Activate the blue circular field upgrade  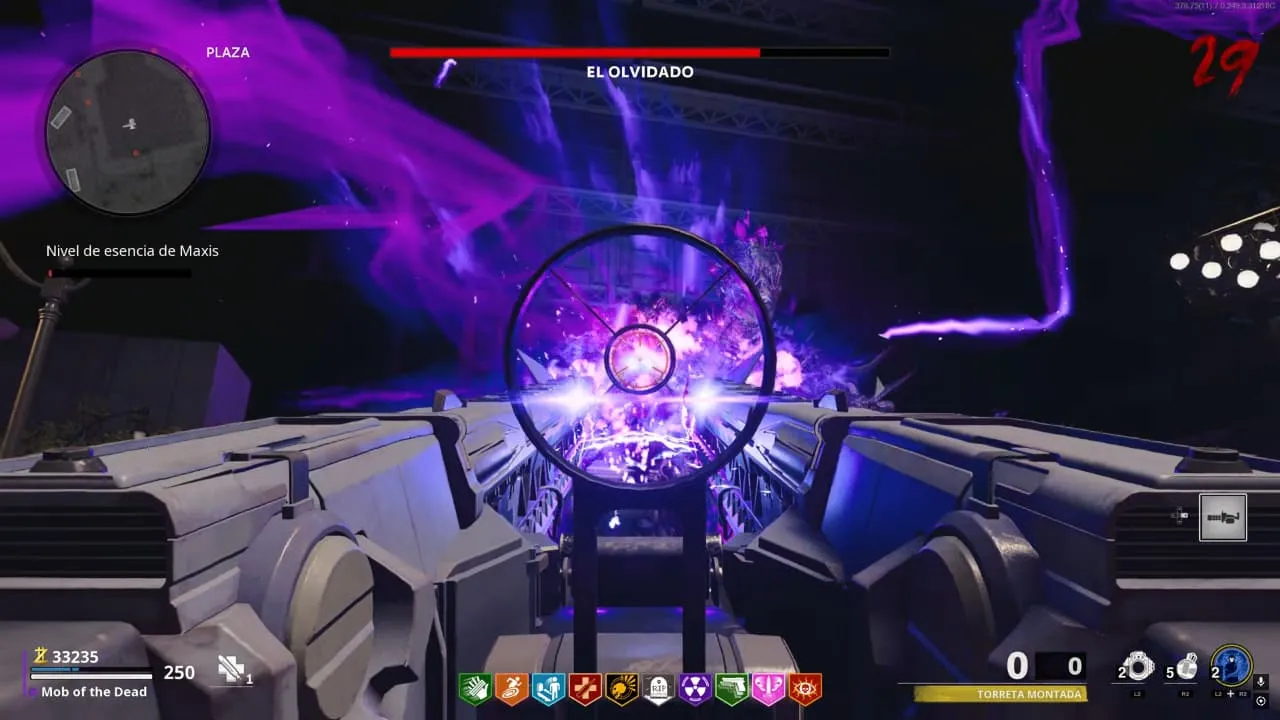point(1232,665)
